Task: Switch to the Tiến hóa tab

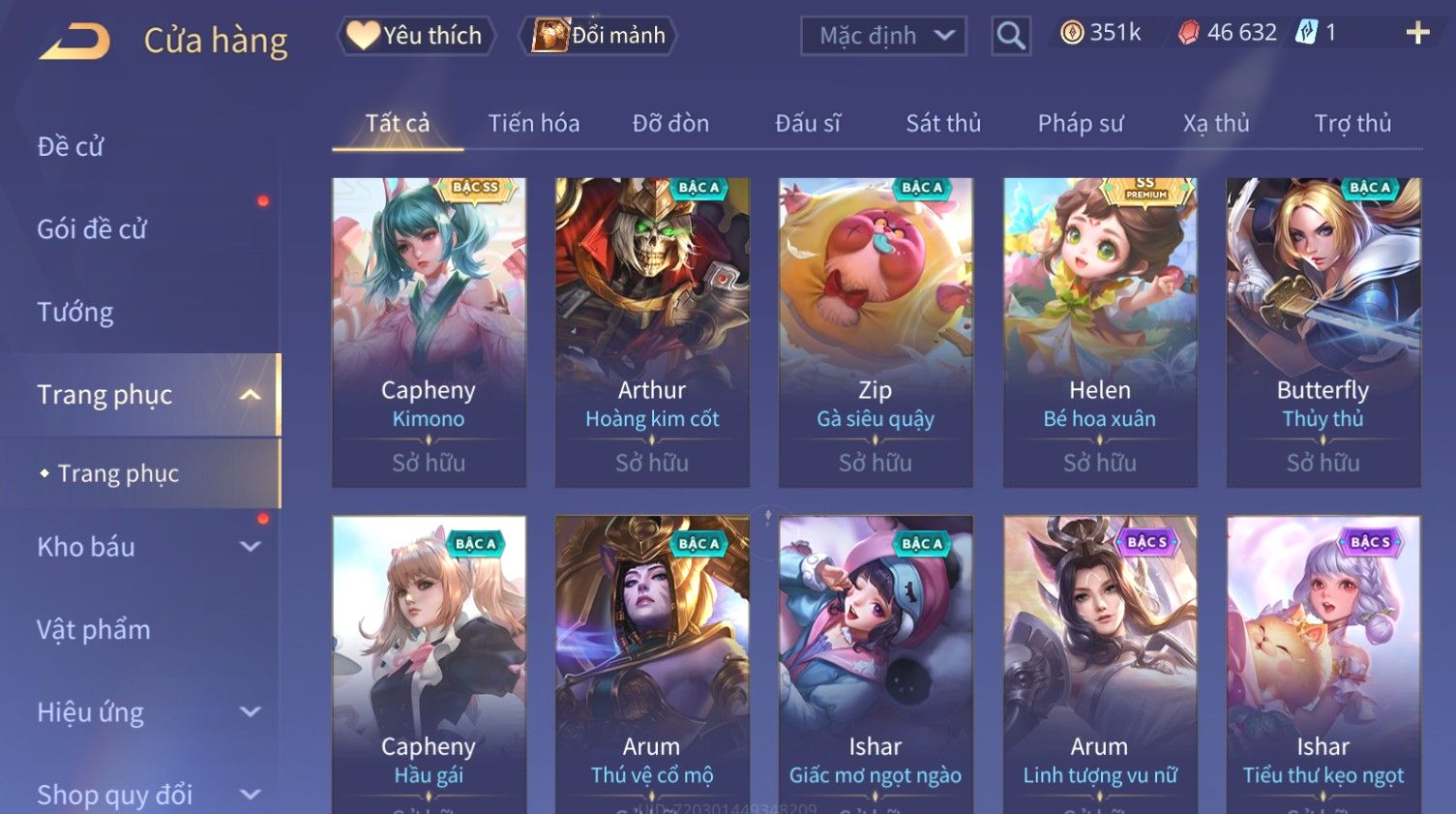Action: pos(533,124)
